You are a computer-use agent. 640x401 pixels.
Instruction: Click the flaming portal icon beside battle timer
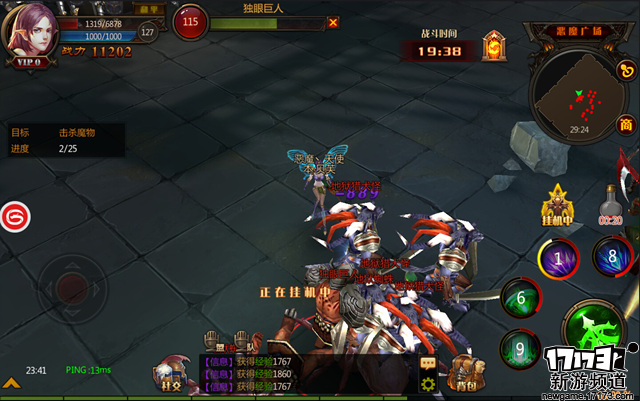tap(493, 46)
